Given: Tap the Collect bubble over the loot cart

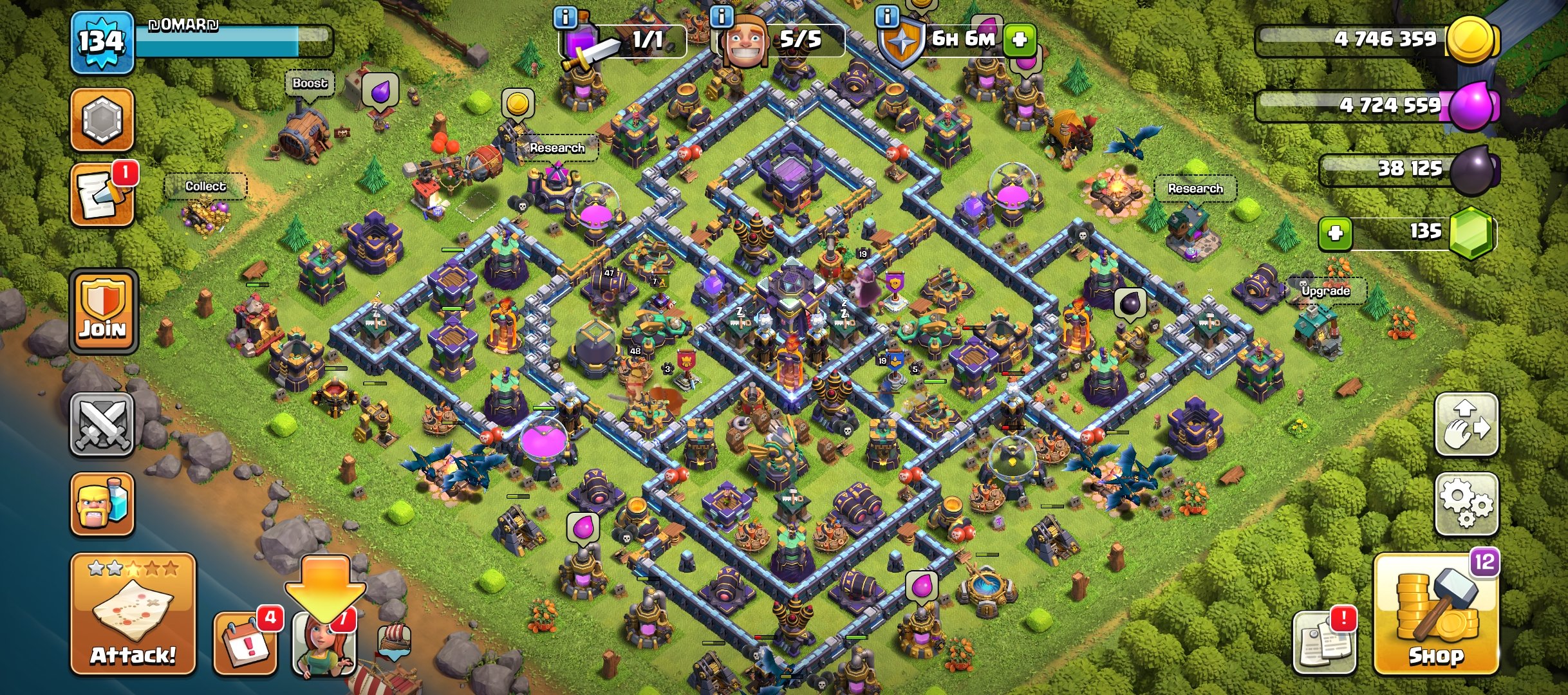Looking at the screenshot, I should point(205,187).
